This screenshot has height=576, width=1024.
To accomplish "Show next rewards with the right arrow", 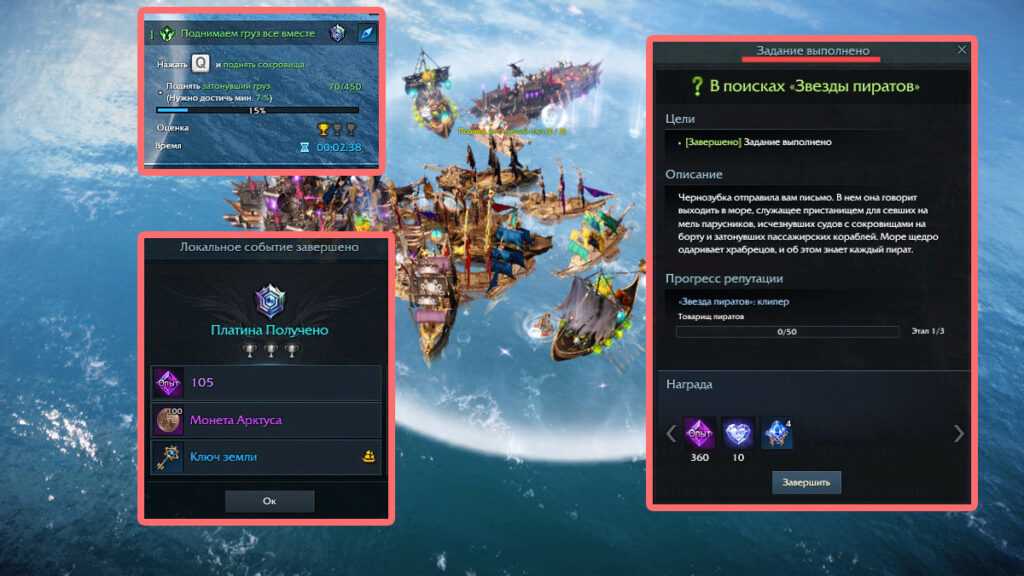I will point(959,433).
